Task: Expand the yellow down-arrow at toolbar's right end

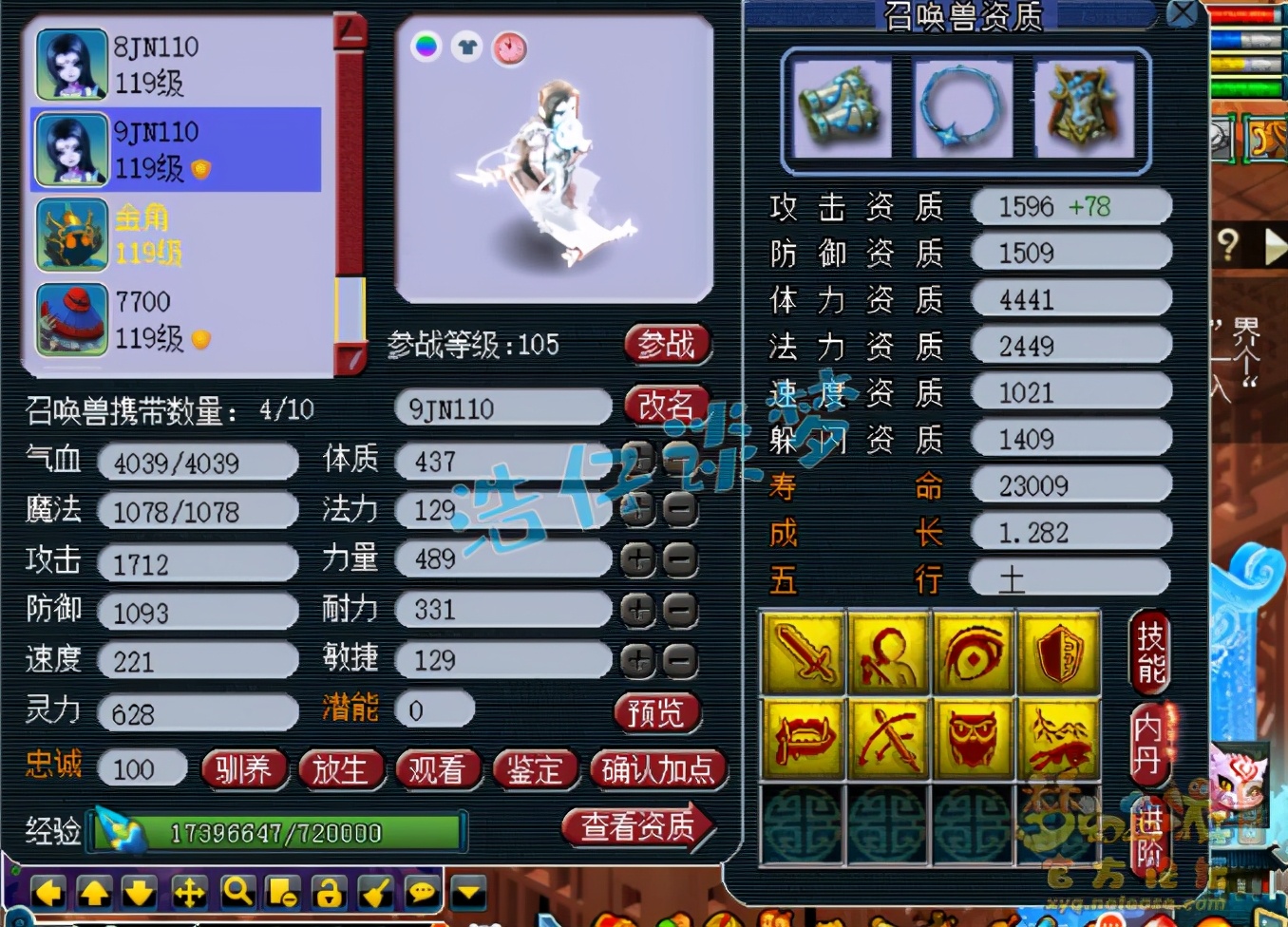Action: (467, 894)
